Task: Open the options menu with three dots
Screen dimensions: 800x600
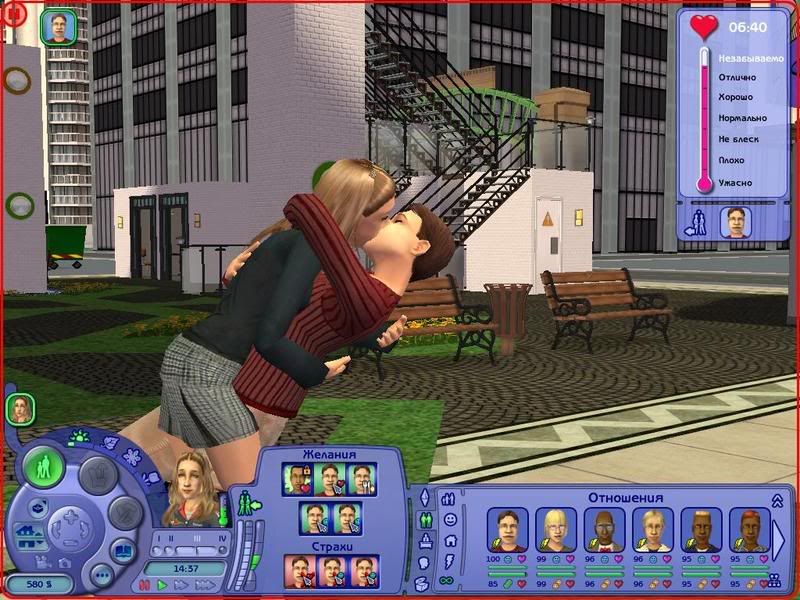Action: [x=101, y=576]
